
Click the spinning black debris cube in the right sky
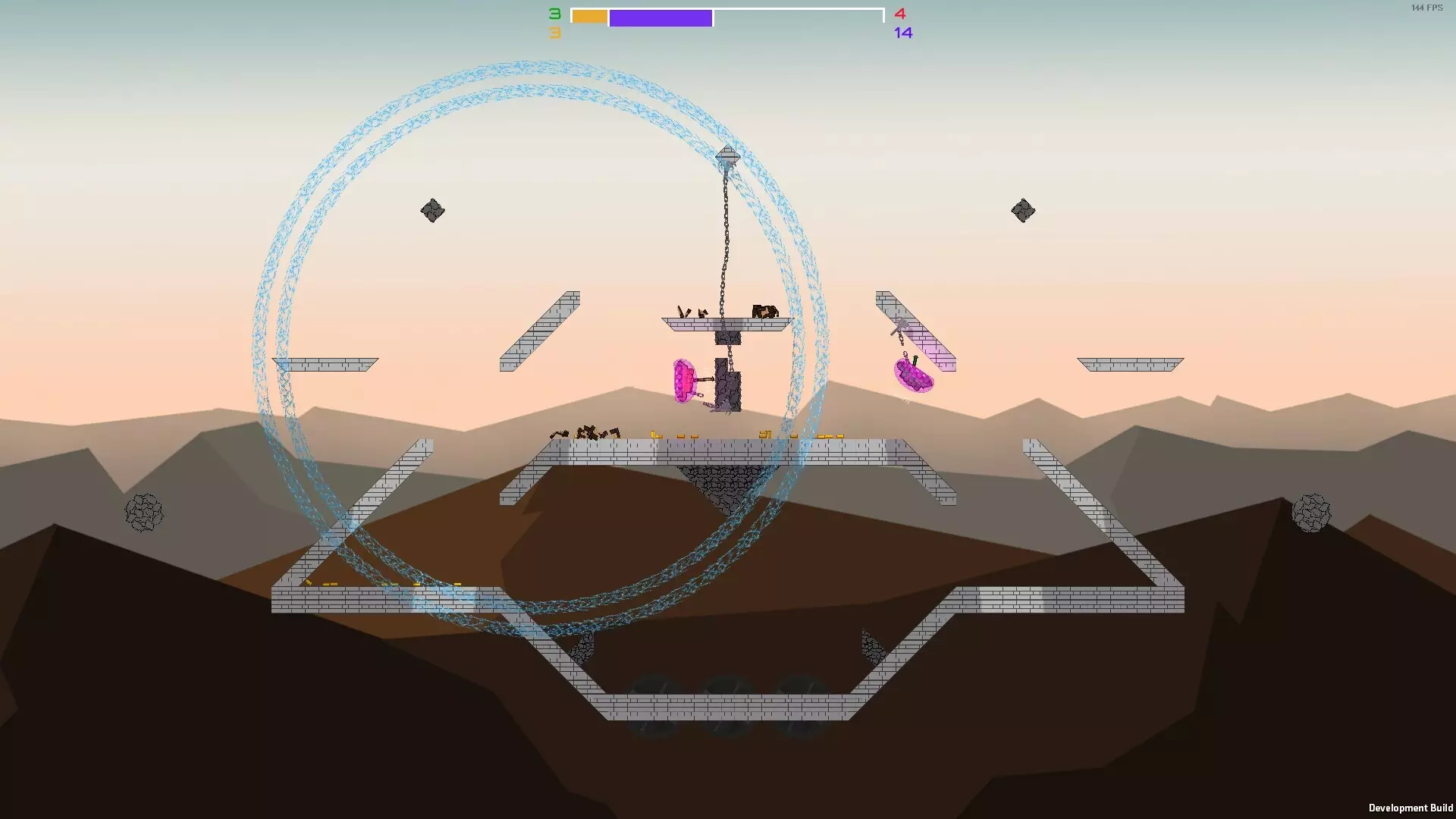[x=1024, y=209]
